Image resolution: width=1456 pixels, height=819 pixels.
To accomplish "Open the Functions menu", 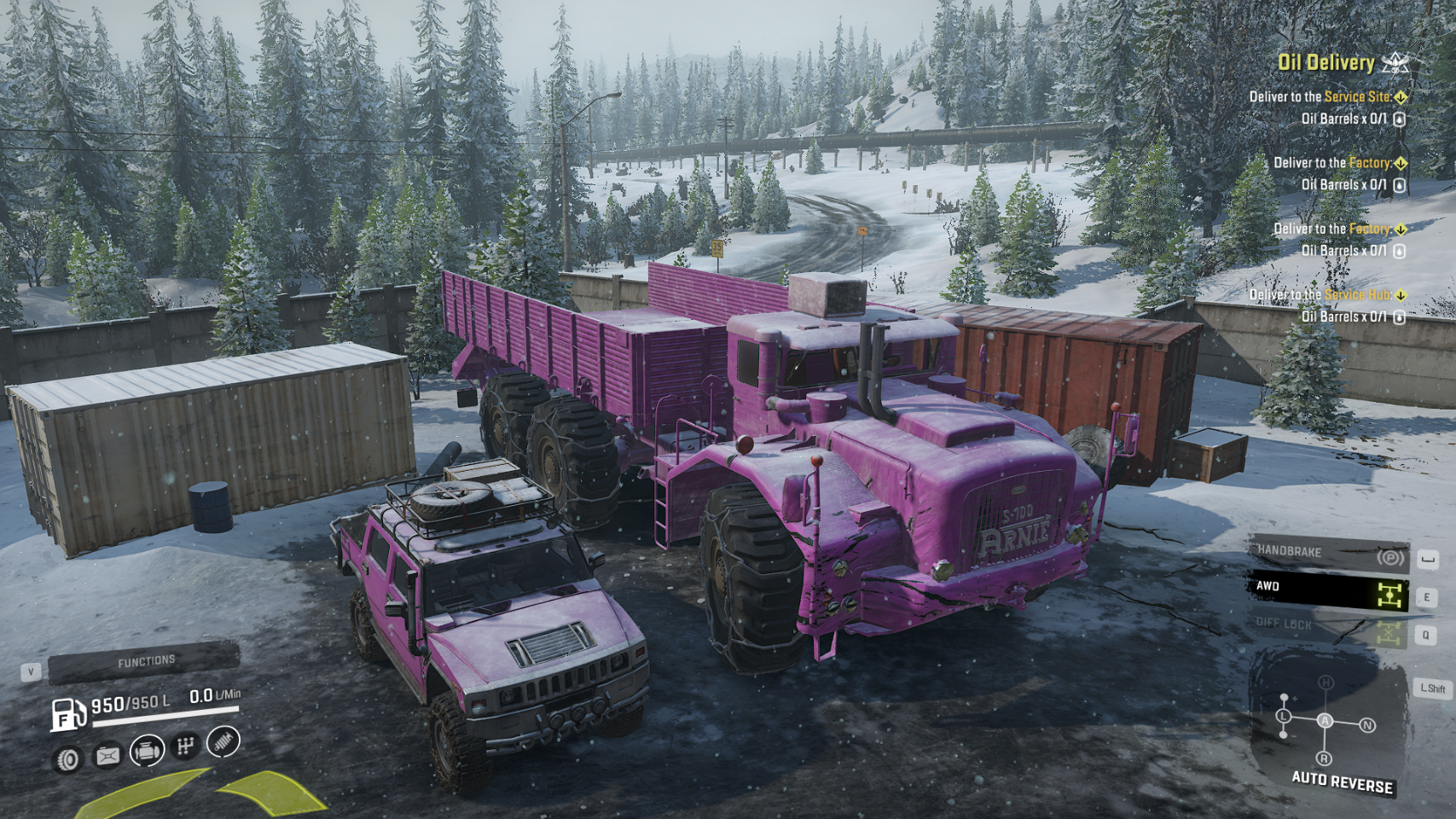I will (x=143, y=662).
